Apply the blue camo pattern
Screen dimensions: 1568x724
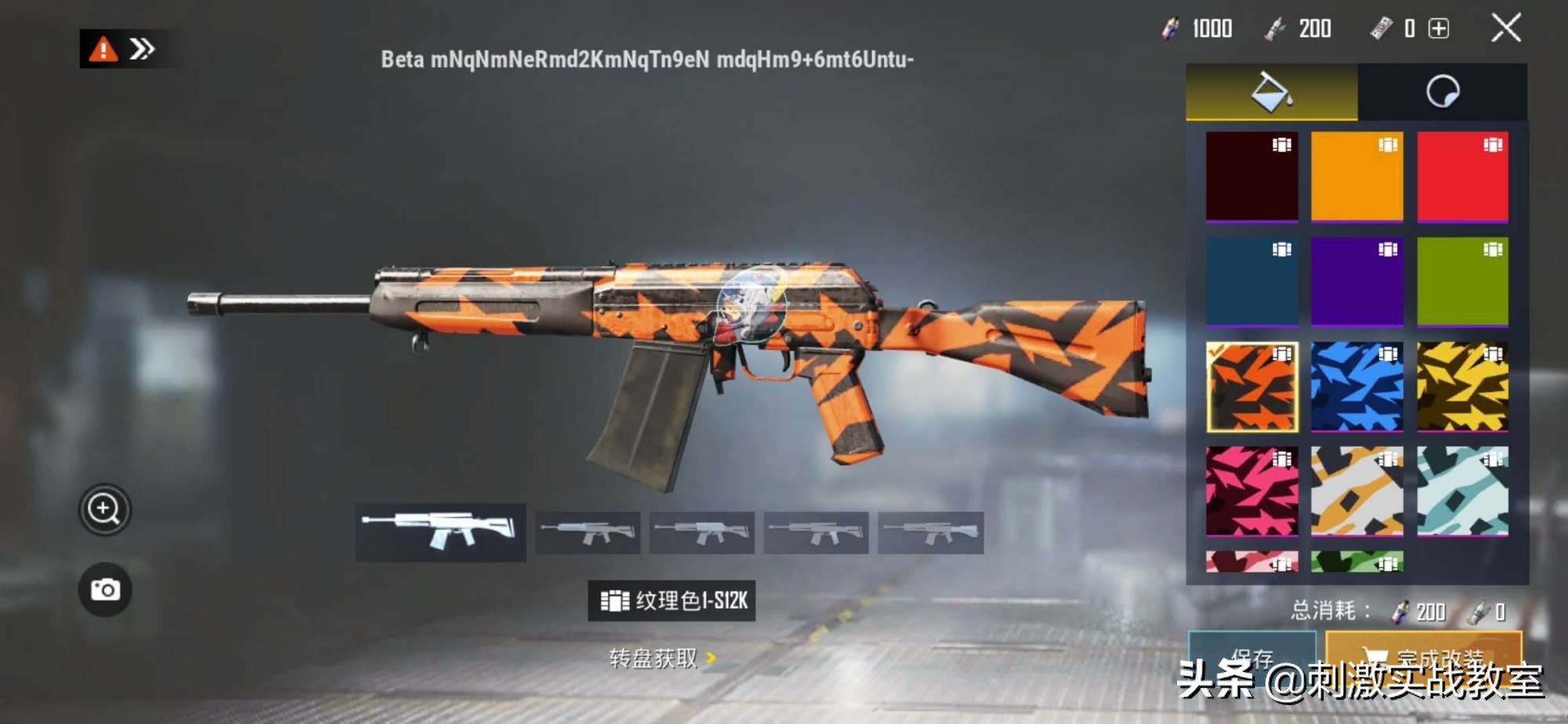(x=1356, y=387)
